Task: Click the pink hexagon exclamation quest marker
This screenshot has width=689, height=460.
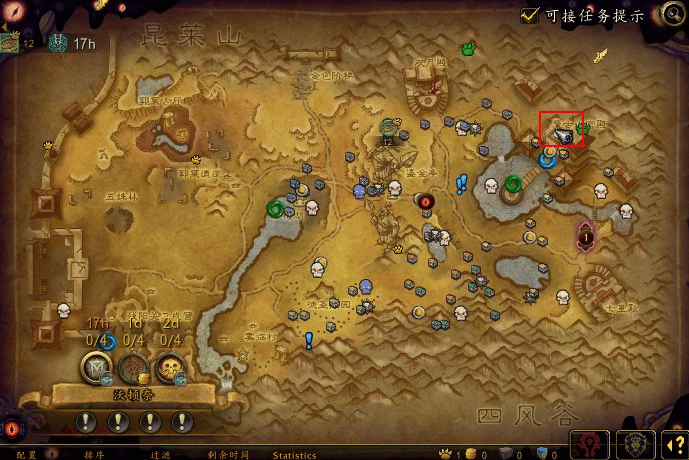Action: (x=586, y=236)
